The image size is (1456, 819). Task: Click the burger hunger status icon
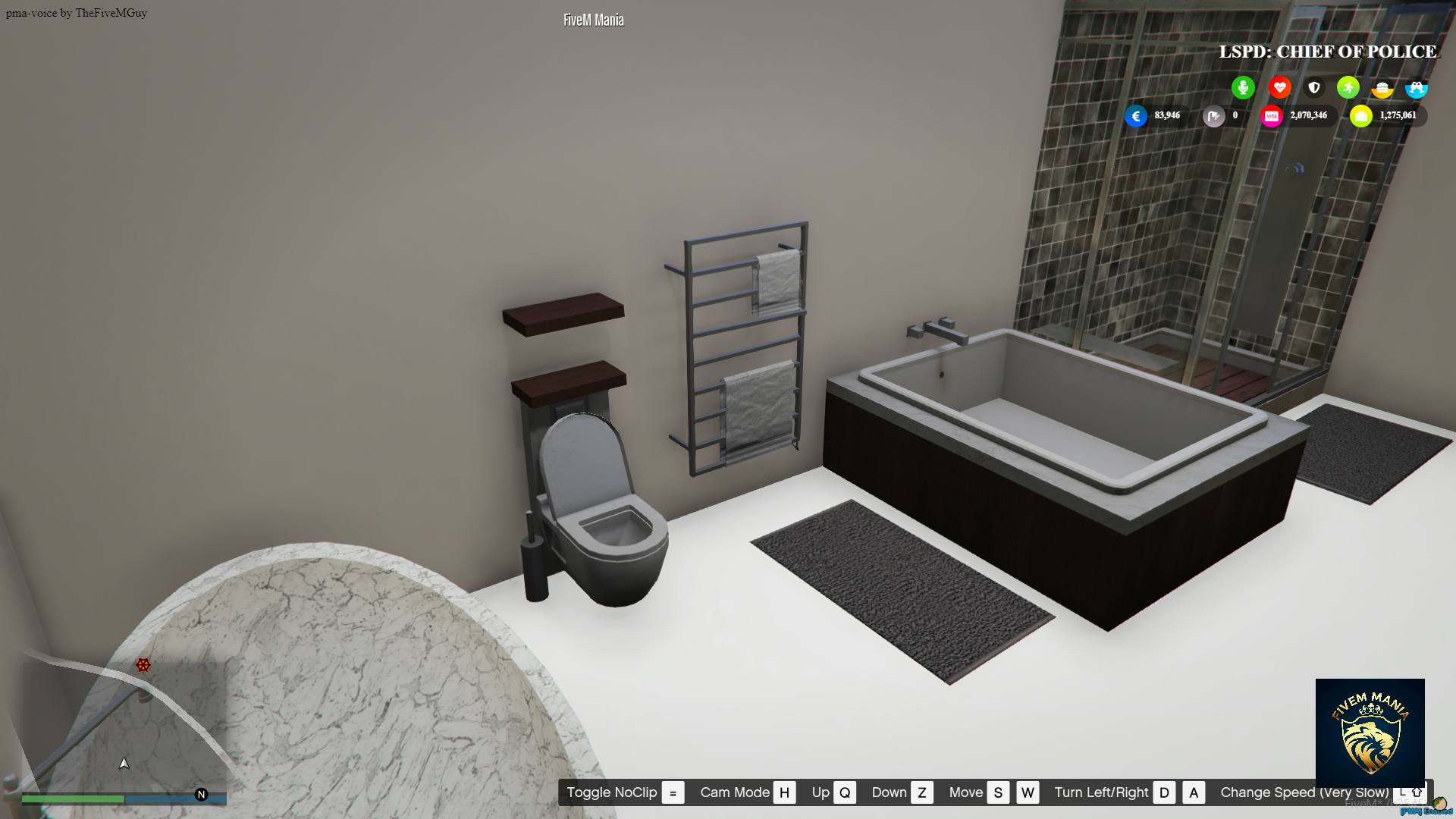point(1383,87)
